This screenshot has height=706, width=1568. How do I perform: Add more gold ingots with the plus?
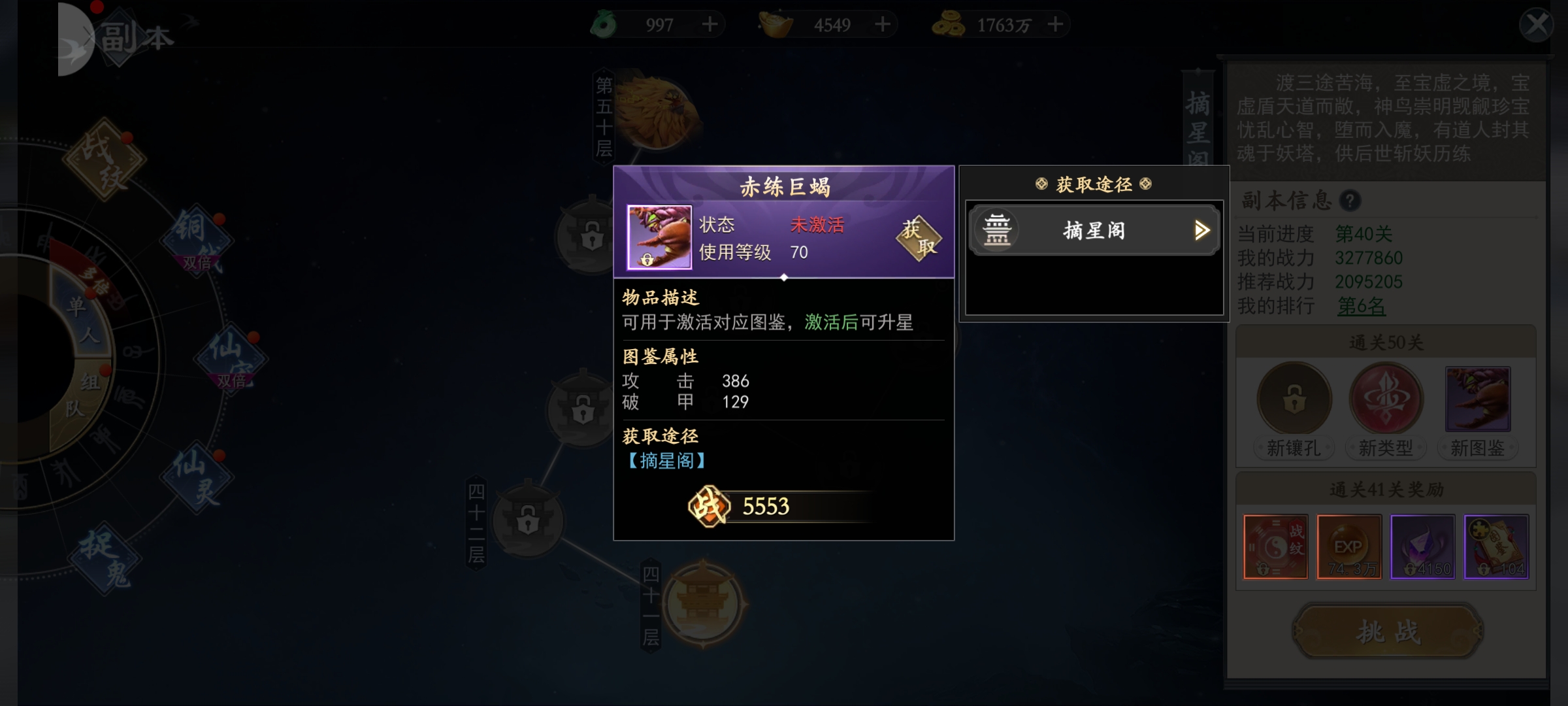[883, 25]
